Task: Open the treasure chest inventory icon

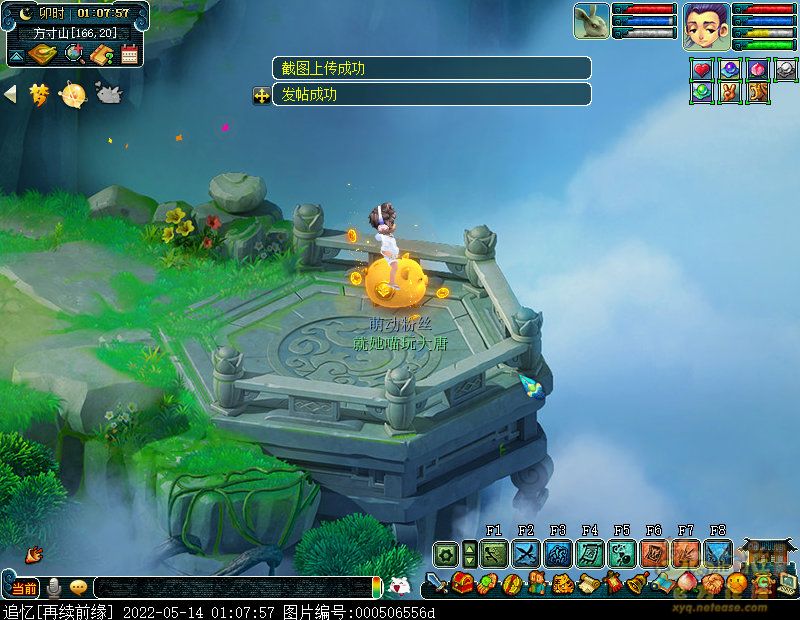Action: pyautogui.click(x=463, y=583)
